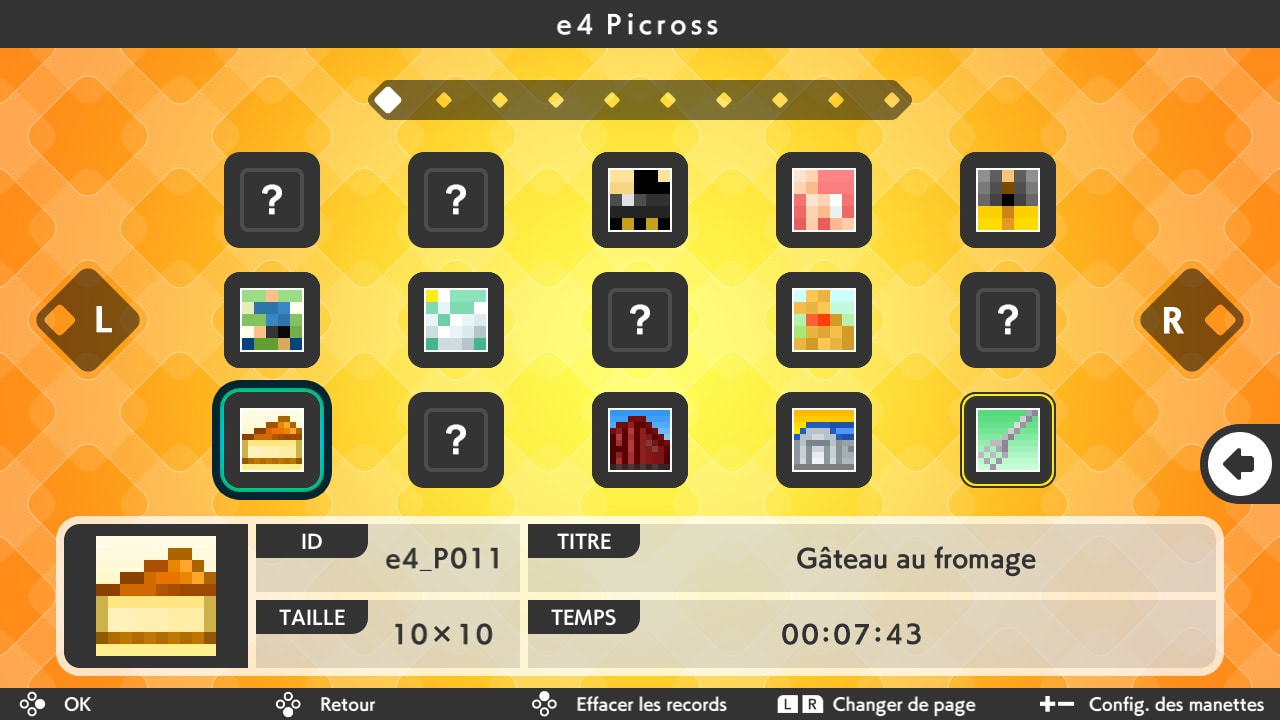Open the pink puzzle in the top row

point(823,200)
